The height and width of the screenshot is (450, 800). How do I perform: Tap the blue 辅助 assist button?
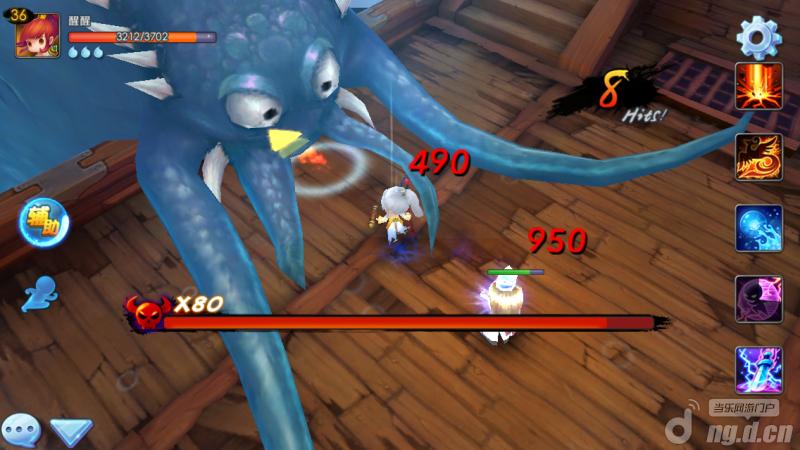42,221
